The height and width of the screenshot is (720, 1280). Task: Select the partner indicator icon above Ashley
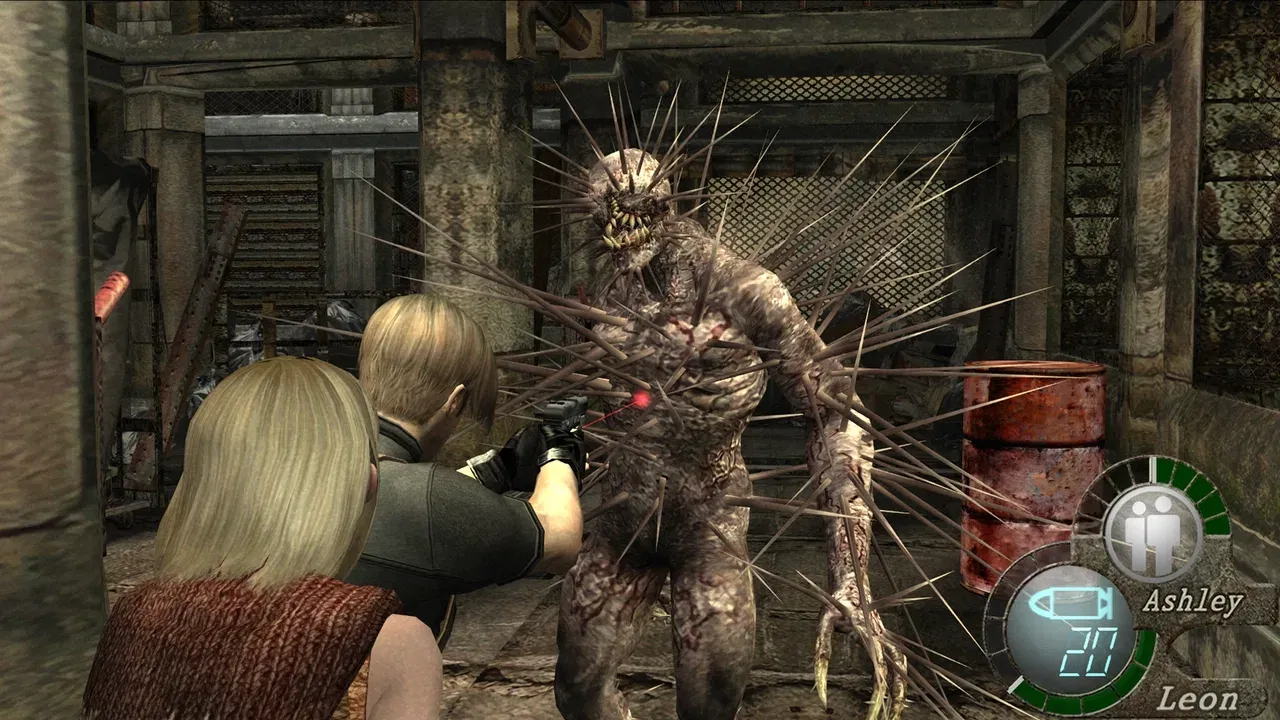pyautogui.click(x=1152, y=533)
